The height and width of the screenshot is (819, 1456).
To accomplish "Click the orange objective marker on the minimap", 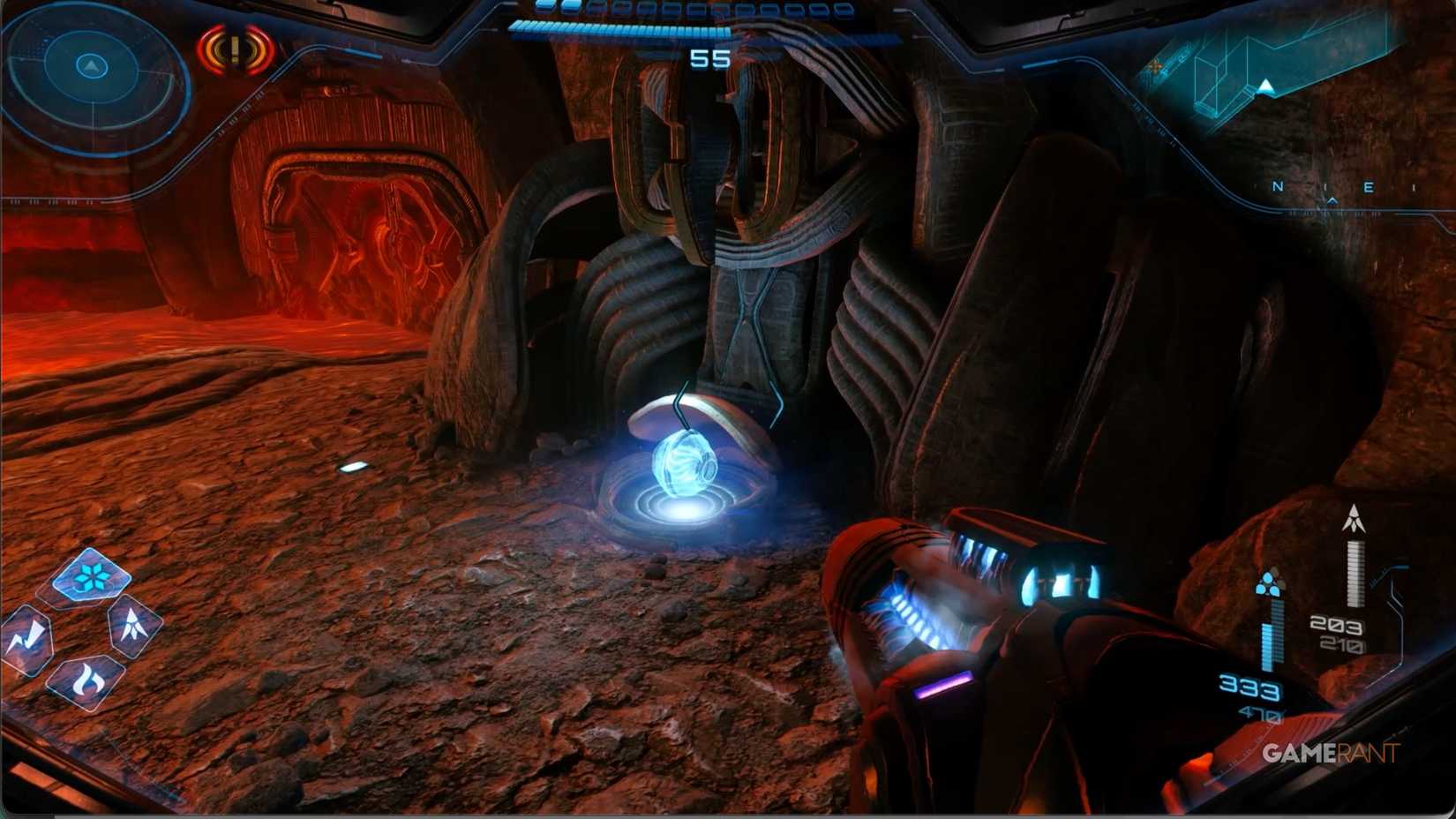I will click(1156, 66).
